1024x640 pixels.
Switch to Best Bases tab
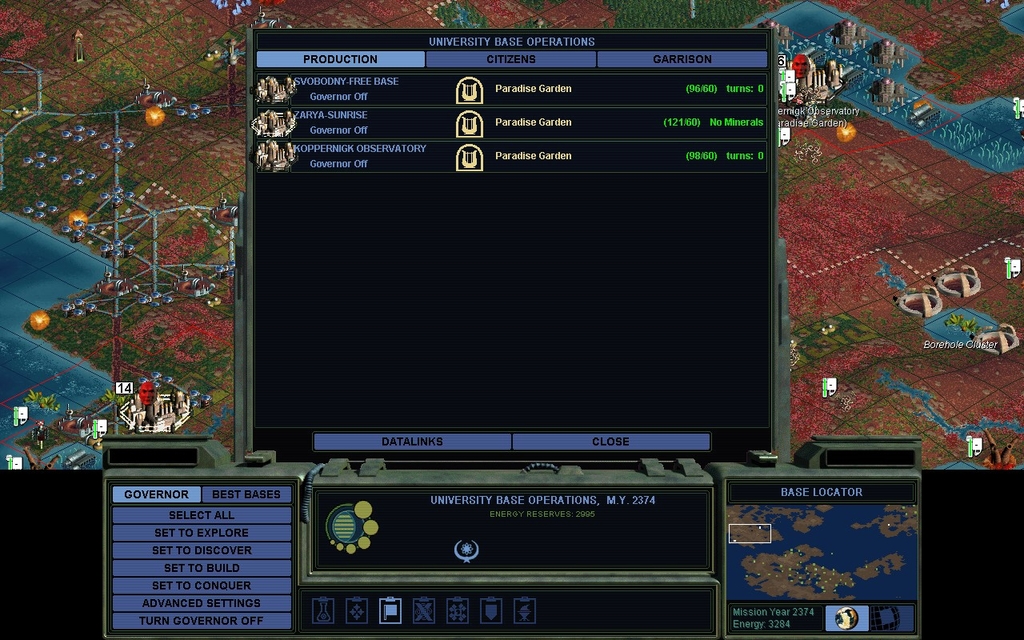point(246,494)
